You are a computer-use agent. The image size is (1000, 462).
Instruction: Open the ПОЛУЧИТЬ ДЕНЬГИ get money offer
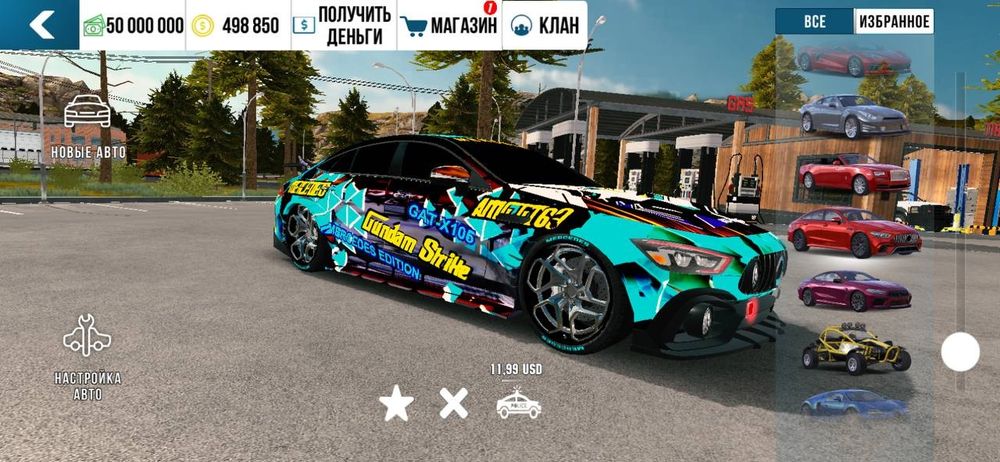(344, 25)
